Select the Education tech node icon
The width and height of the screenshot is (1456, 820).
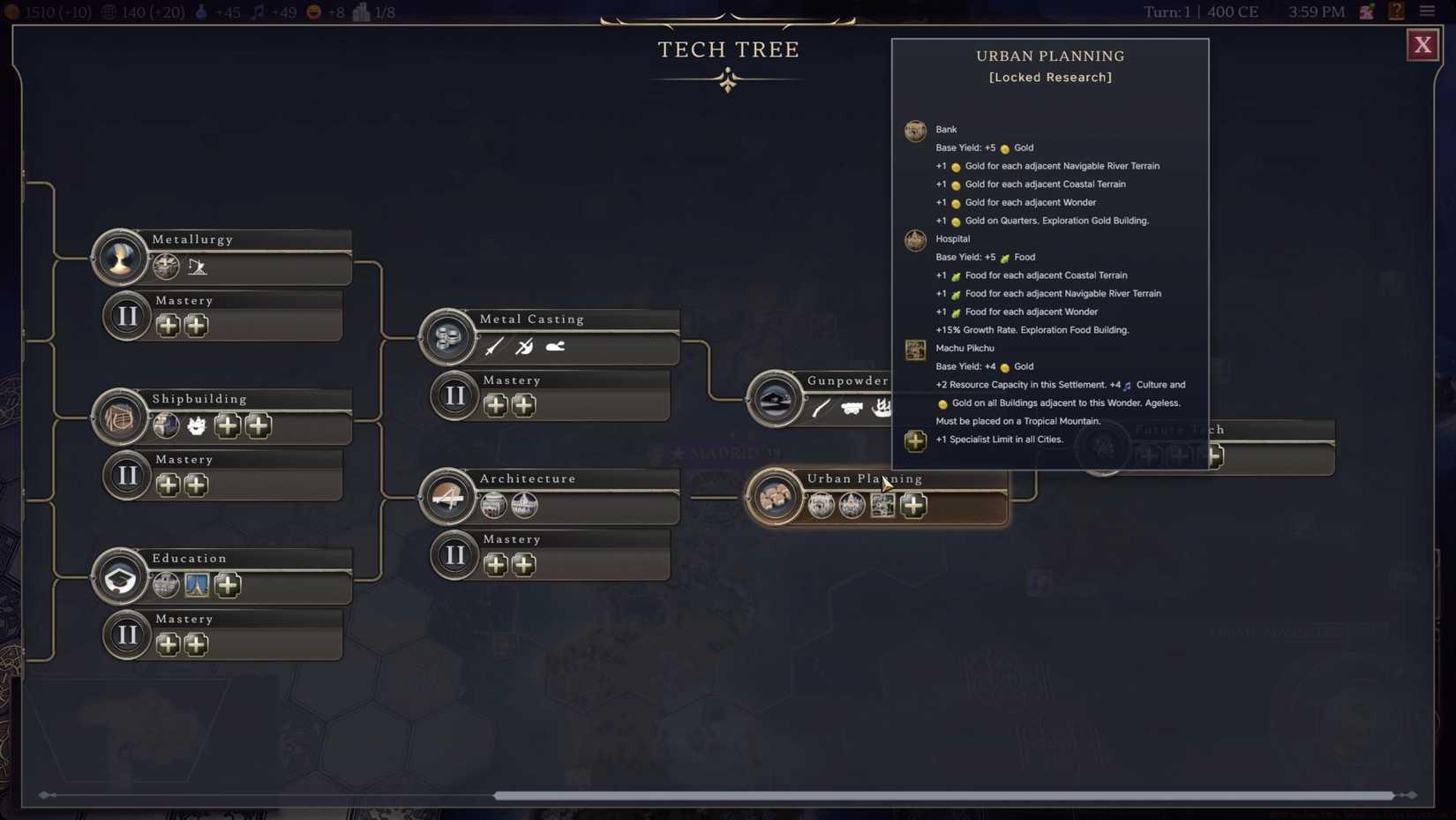(x=119, y=576)
